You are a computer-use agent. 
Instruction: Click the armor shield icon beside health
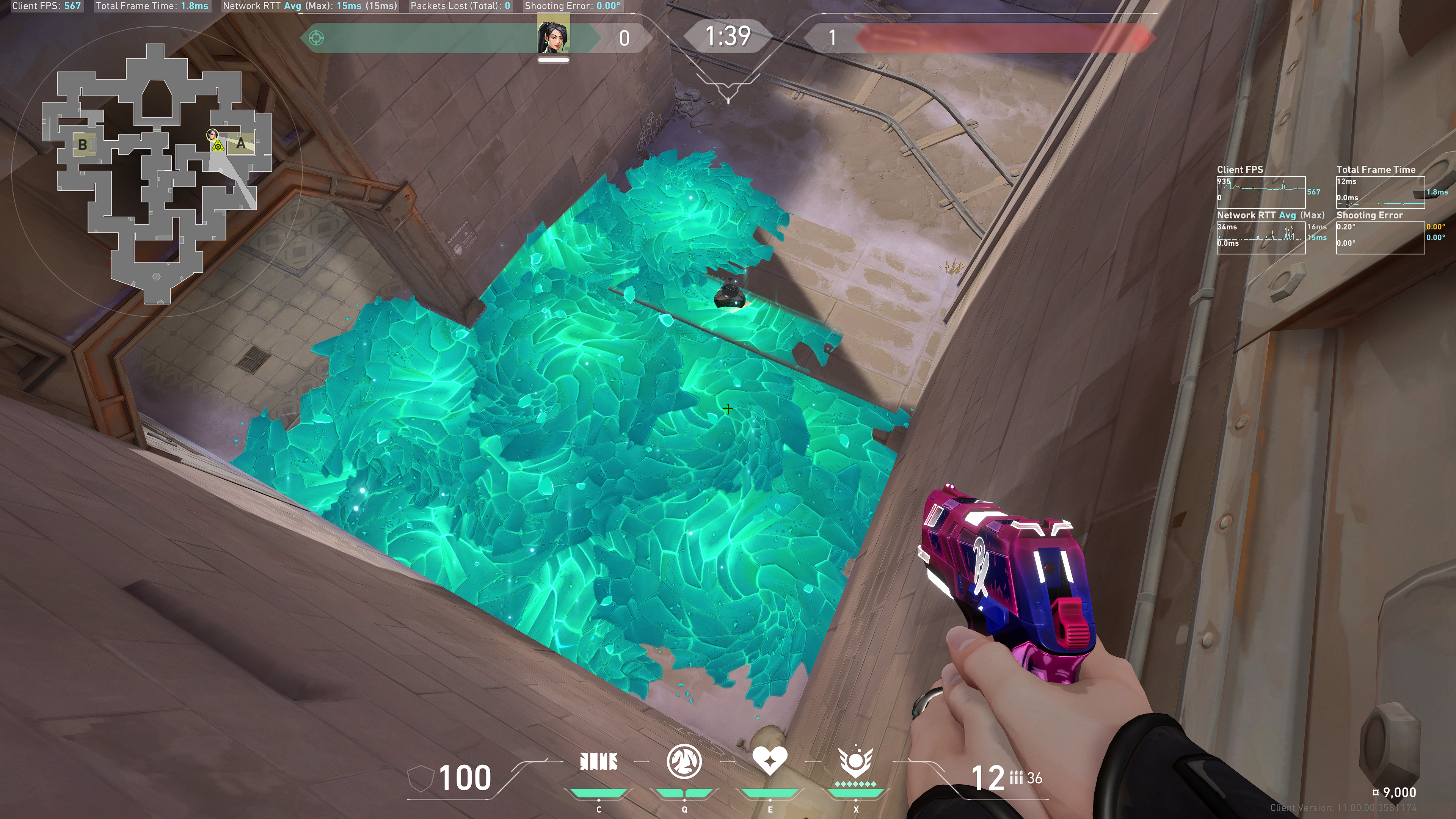click(x=420, y=779)
